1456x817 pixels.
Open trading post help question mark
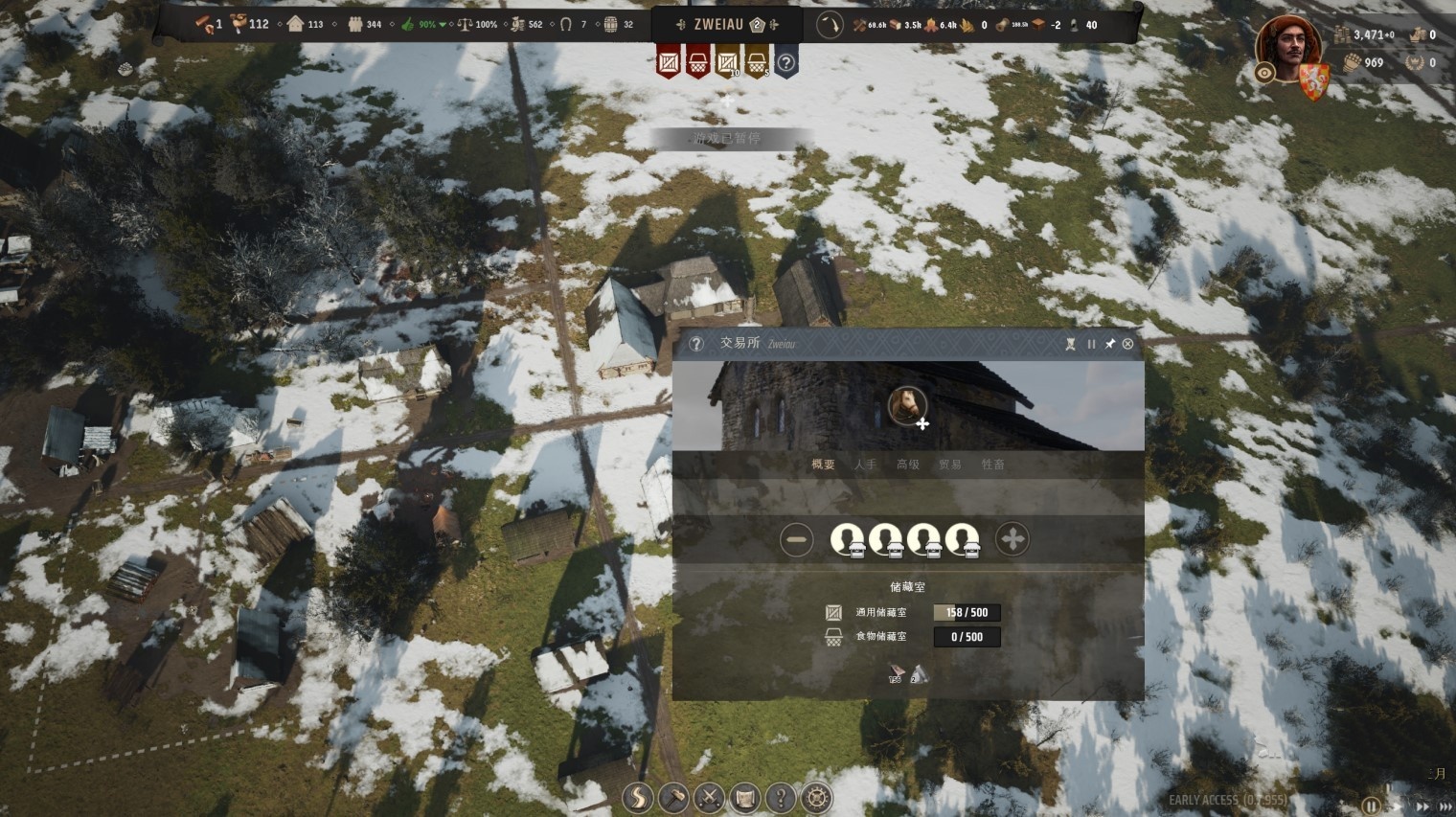(696, 344)
